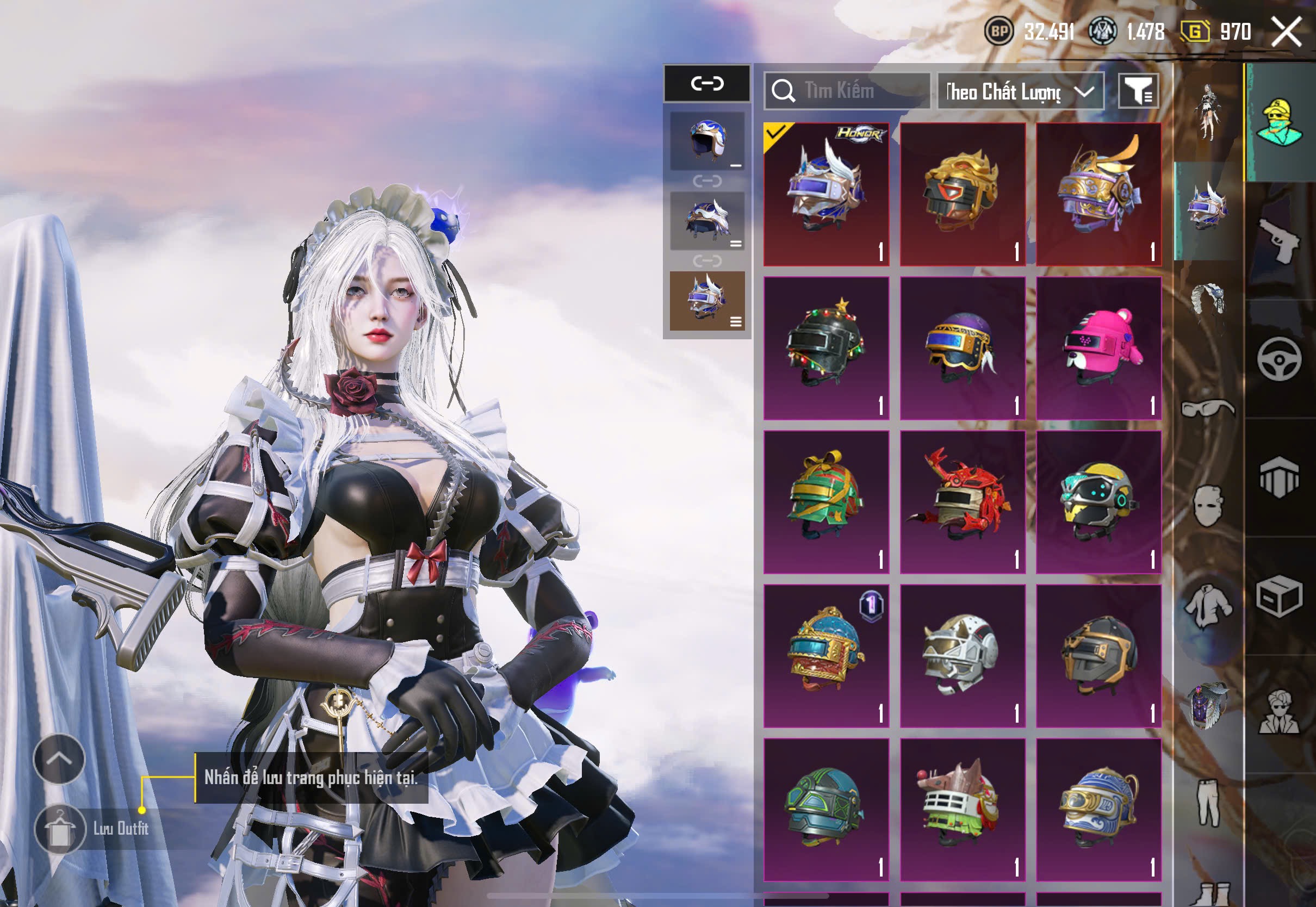This screenshot has height=907, width=1316.
Task: Close the inventory screen with X
Action: click(1286, 31)
